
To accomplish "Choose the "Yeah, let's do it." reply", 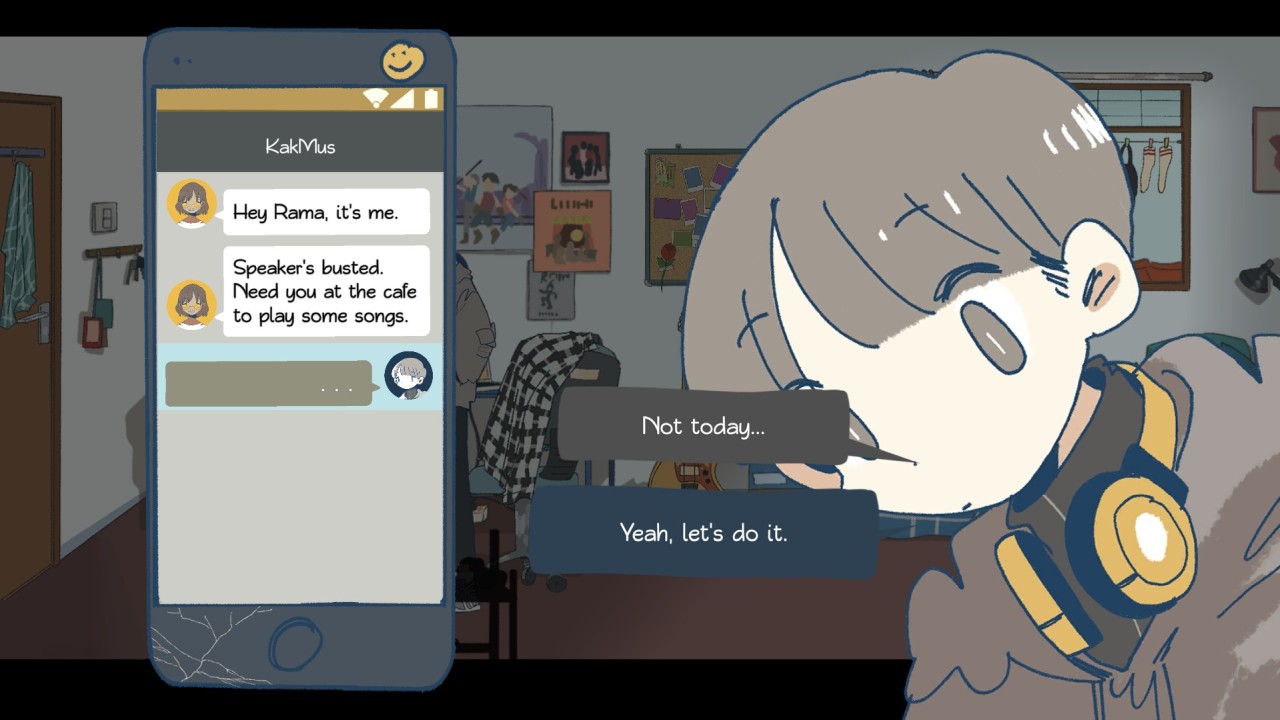I will coord(703,533).
